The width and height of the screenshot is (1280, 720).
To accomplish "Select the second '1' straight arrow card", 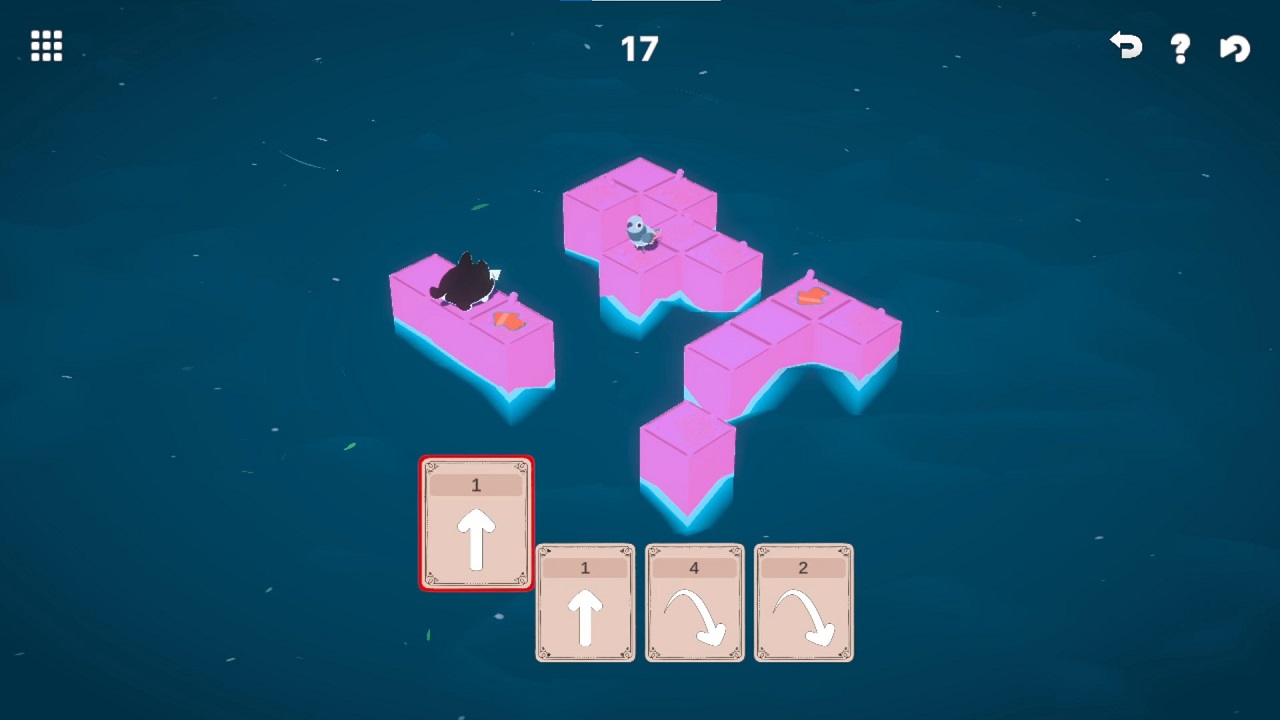I will [x=585, y=603].
